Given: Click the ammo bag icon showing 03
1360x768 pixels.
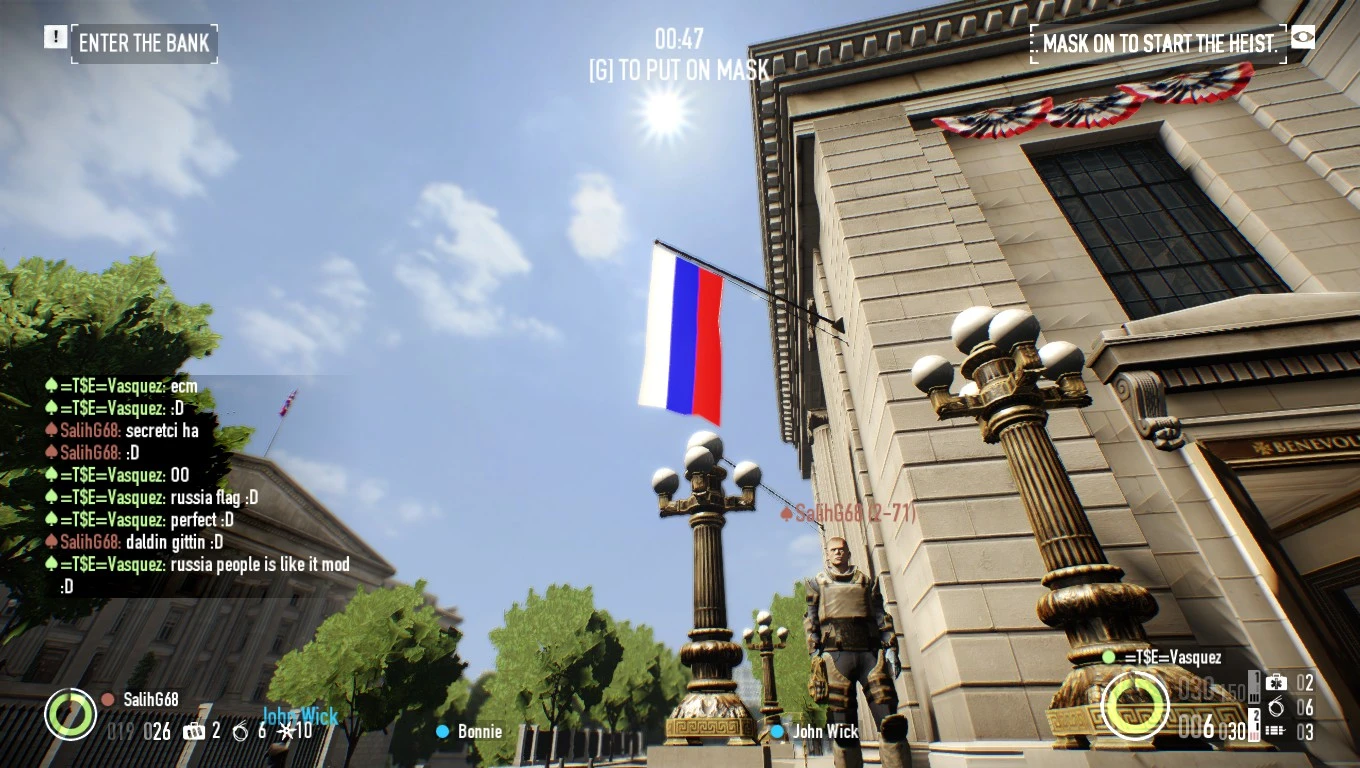Looking at the screenshot, I should pyautogui.click(x=1275, y=731).
